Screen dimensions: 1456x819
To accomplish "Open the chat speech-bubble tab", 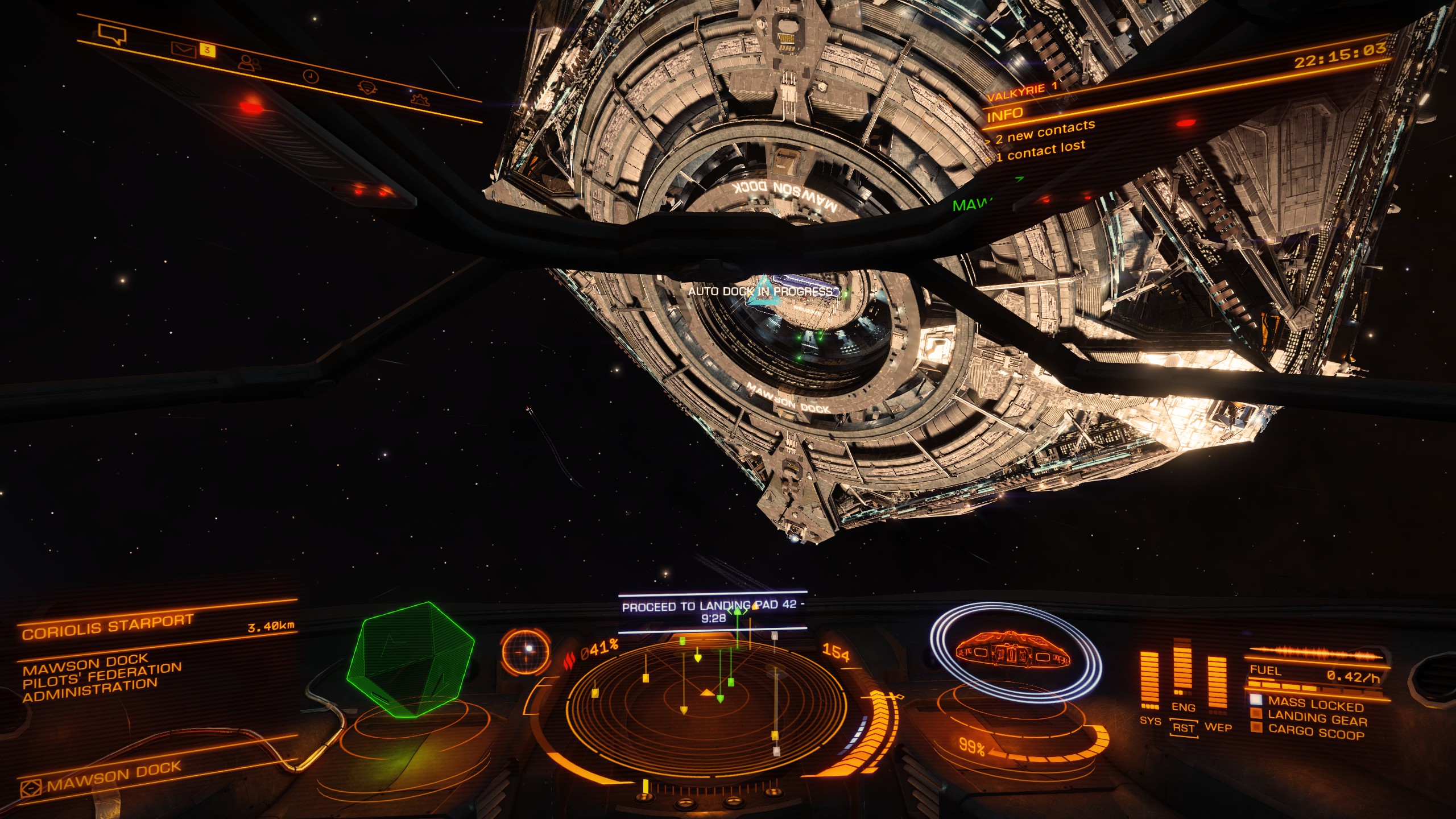I will [x=112, y=34].
